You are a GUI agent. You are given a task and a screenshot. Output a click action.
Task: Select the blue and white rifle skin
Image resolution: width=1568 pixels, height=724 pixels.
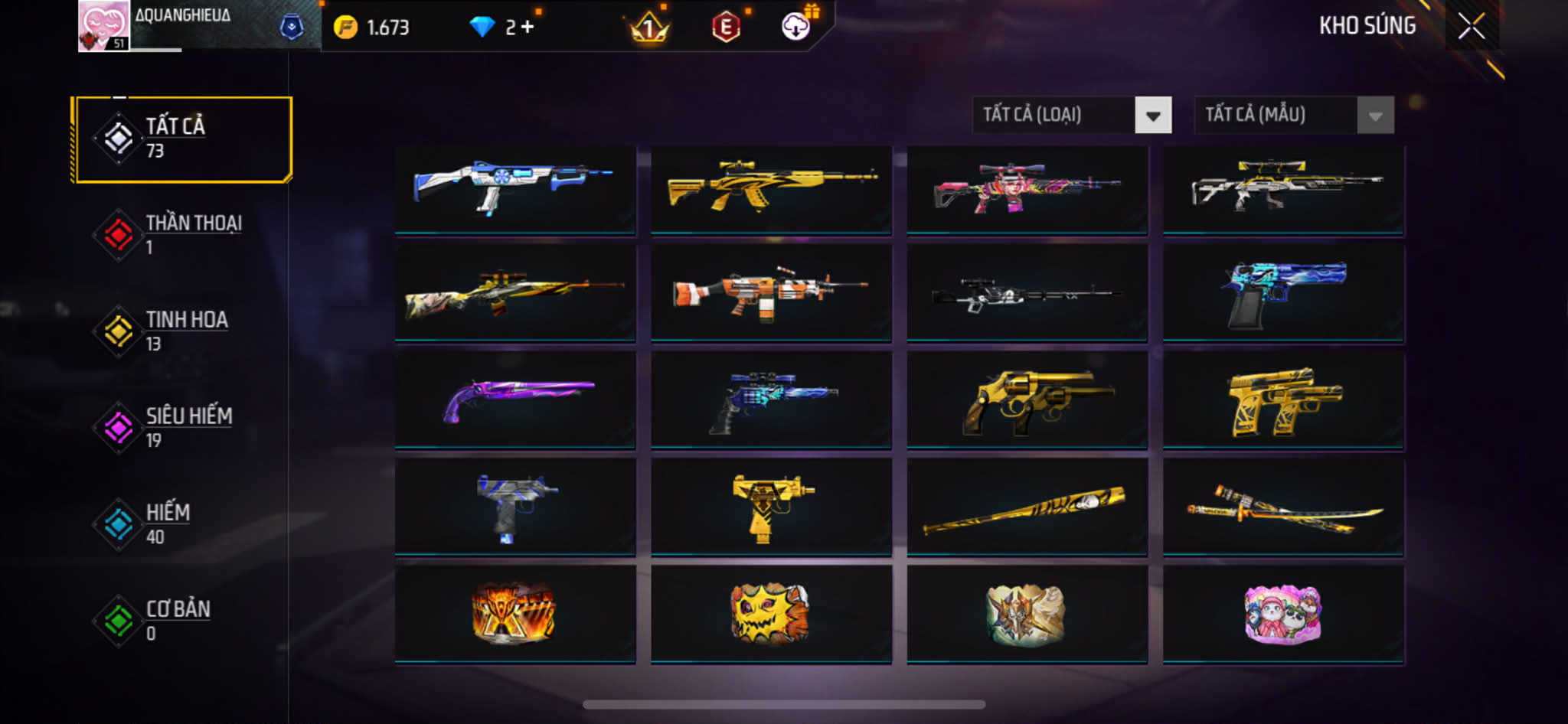[x=515, y=188]
